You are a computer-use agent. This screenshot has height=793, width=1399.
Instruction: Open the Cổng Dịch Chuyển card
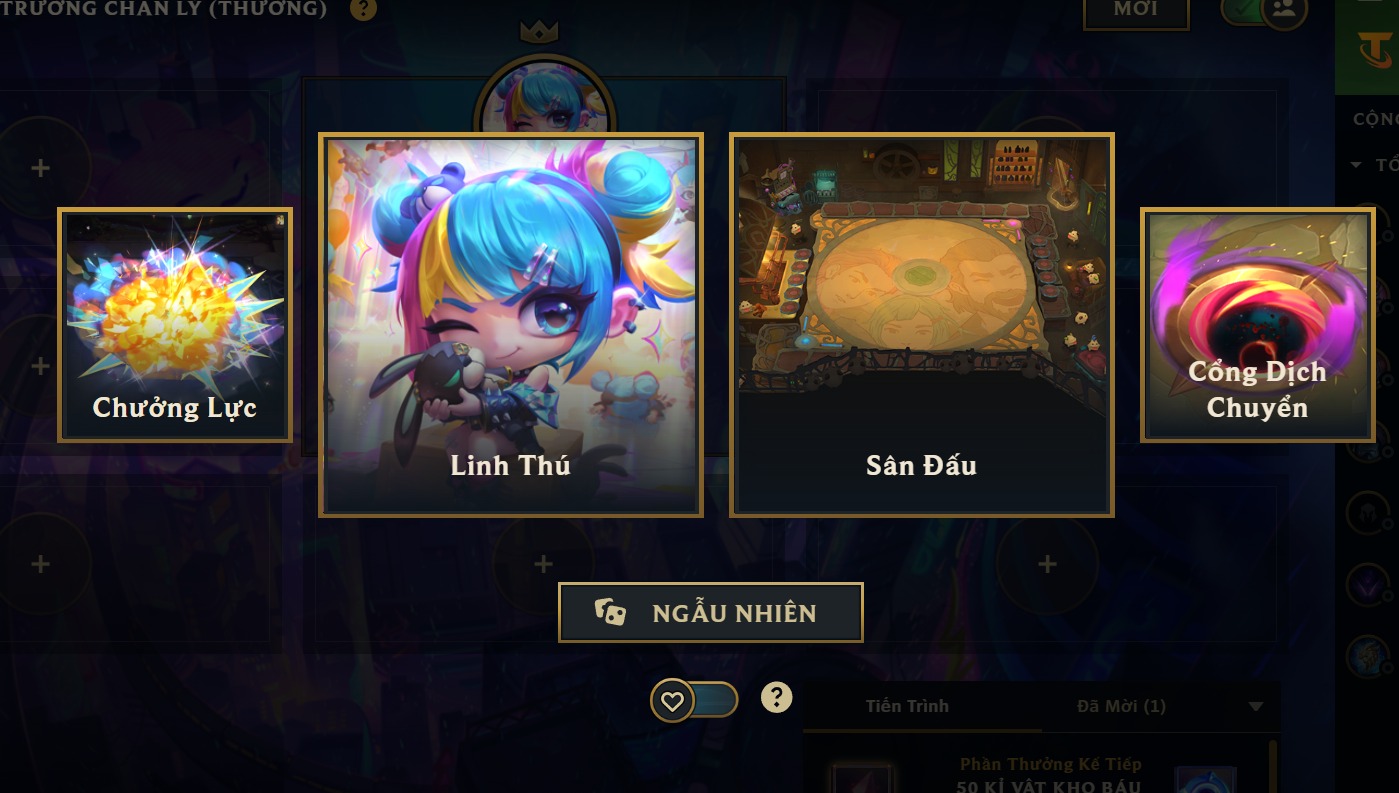click(x=1257, y=325)
